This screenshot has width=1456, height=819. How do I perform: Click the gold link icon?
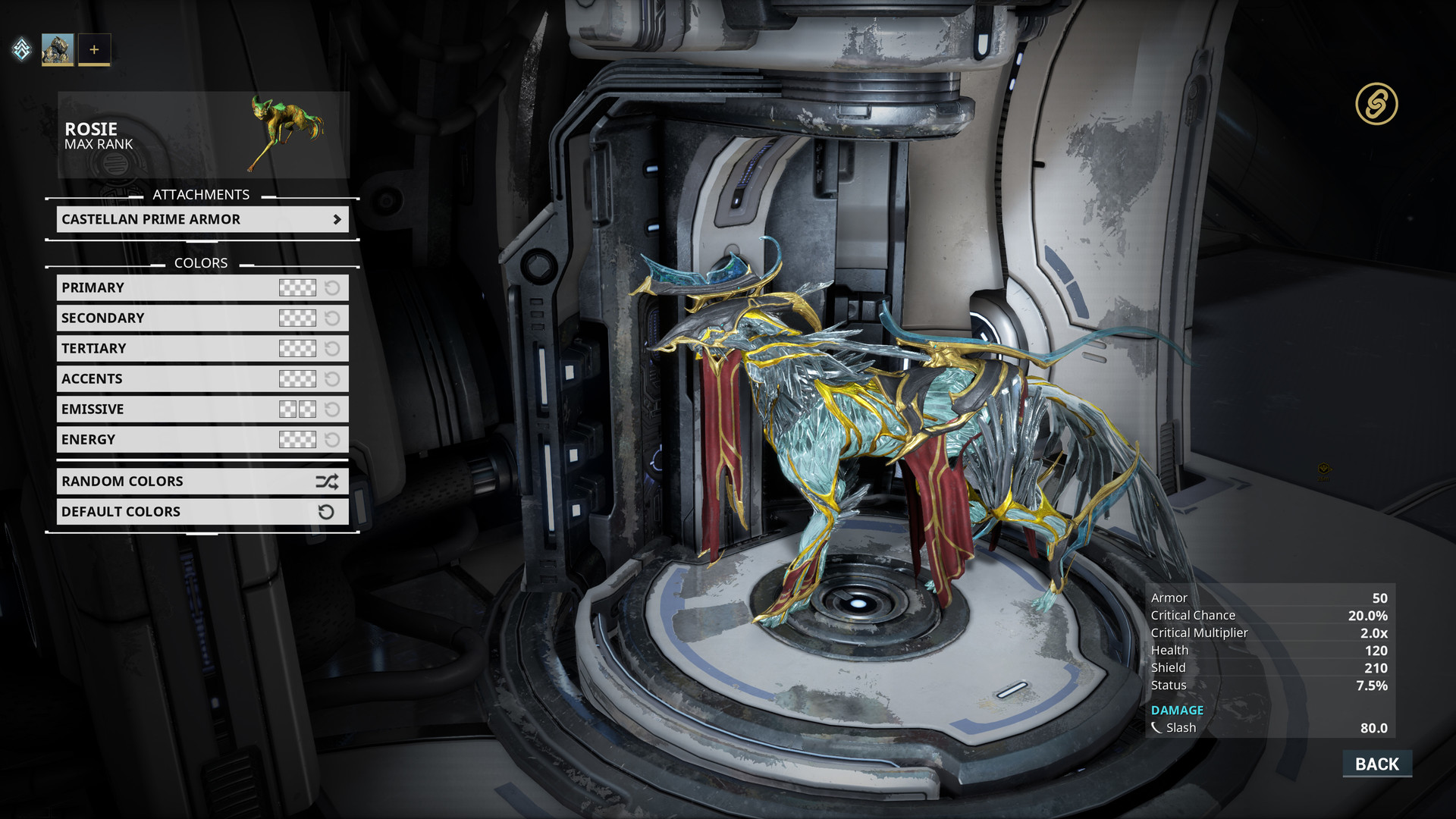pyautogui.click(x=1376, y=104)
